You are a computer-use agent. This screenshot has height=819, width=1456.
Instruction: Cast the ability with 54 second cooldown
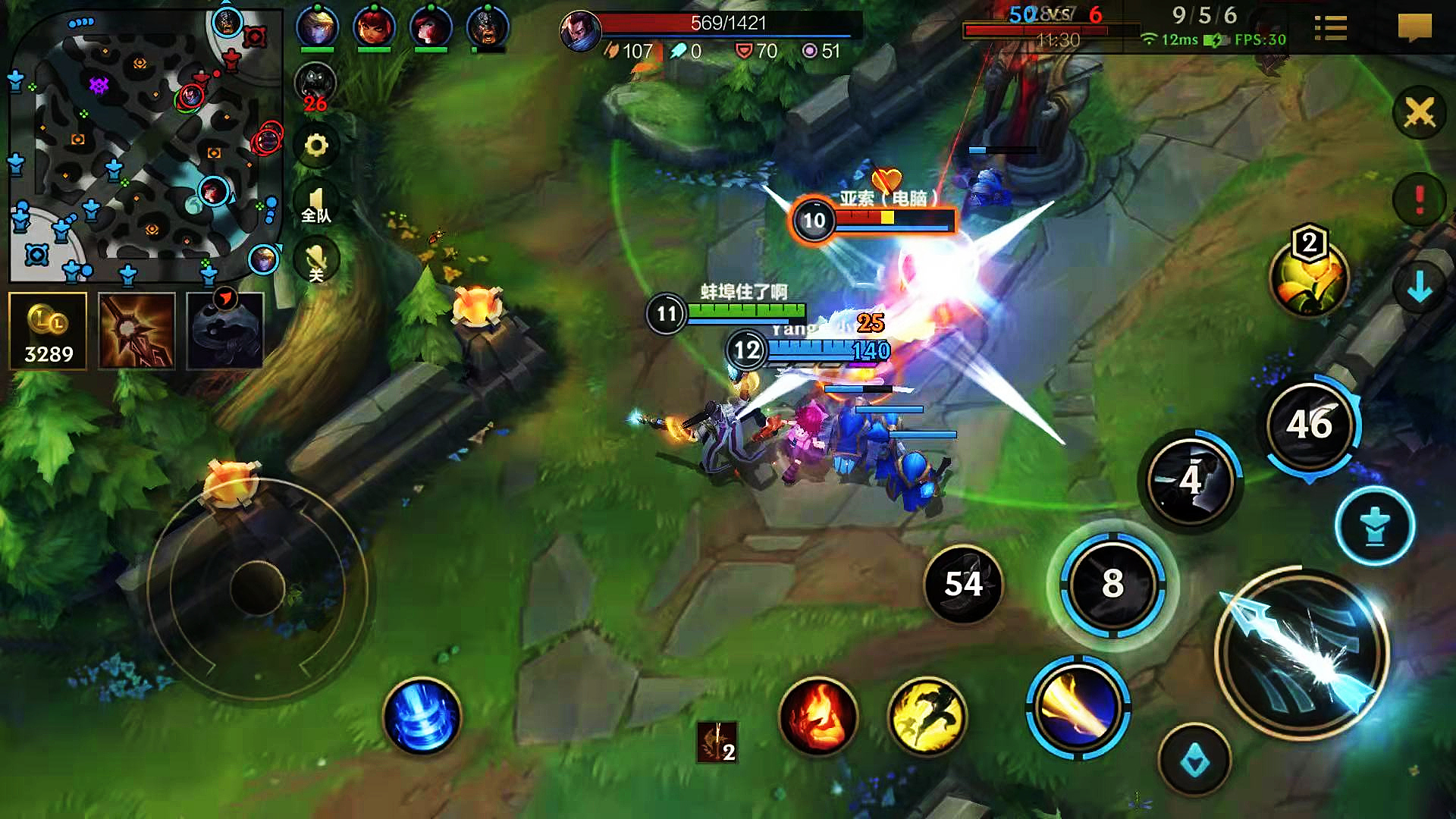(963, 584)
